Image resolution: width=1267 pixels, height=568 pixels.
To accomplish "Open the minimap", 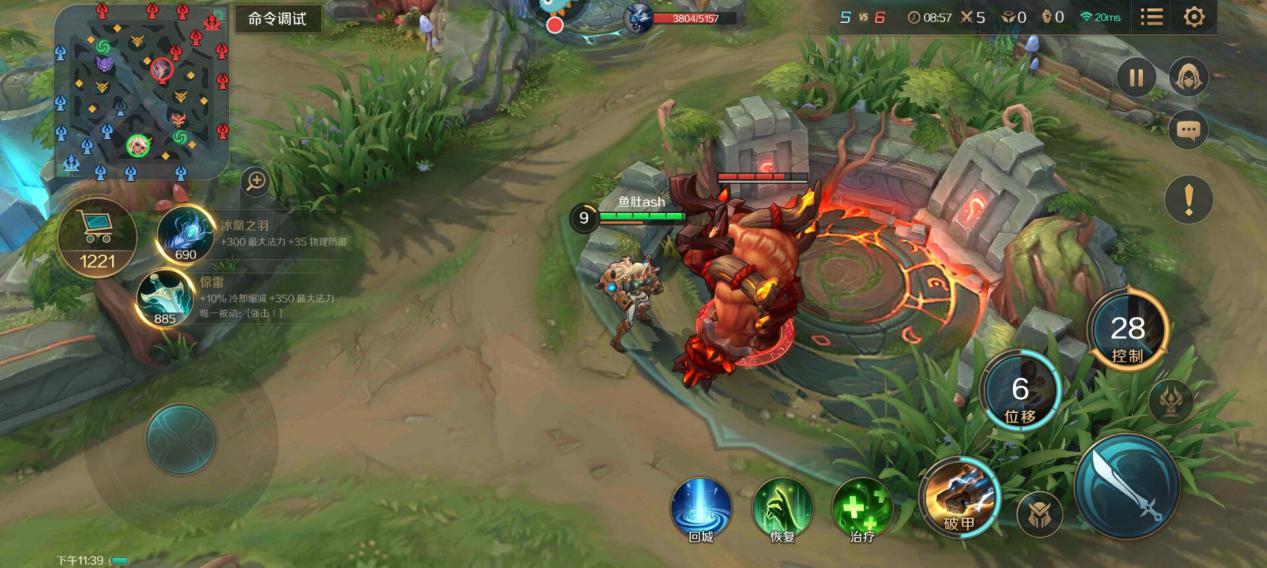I will [141, 90].
